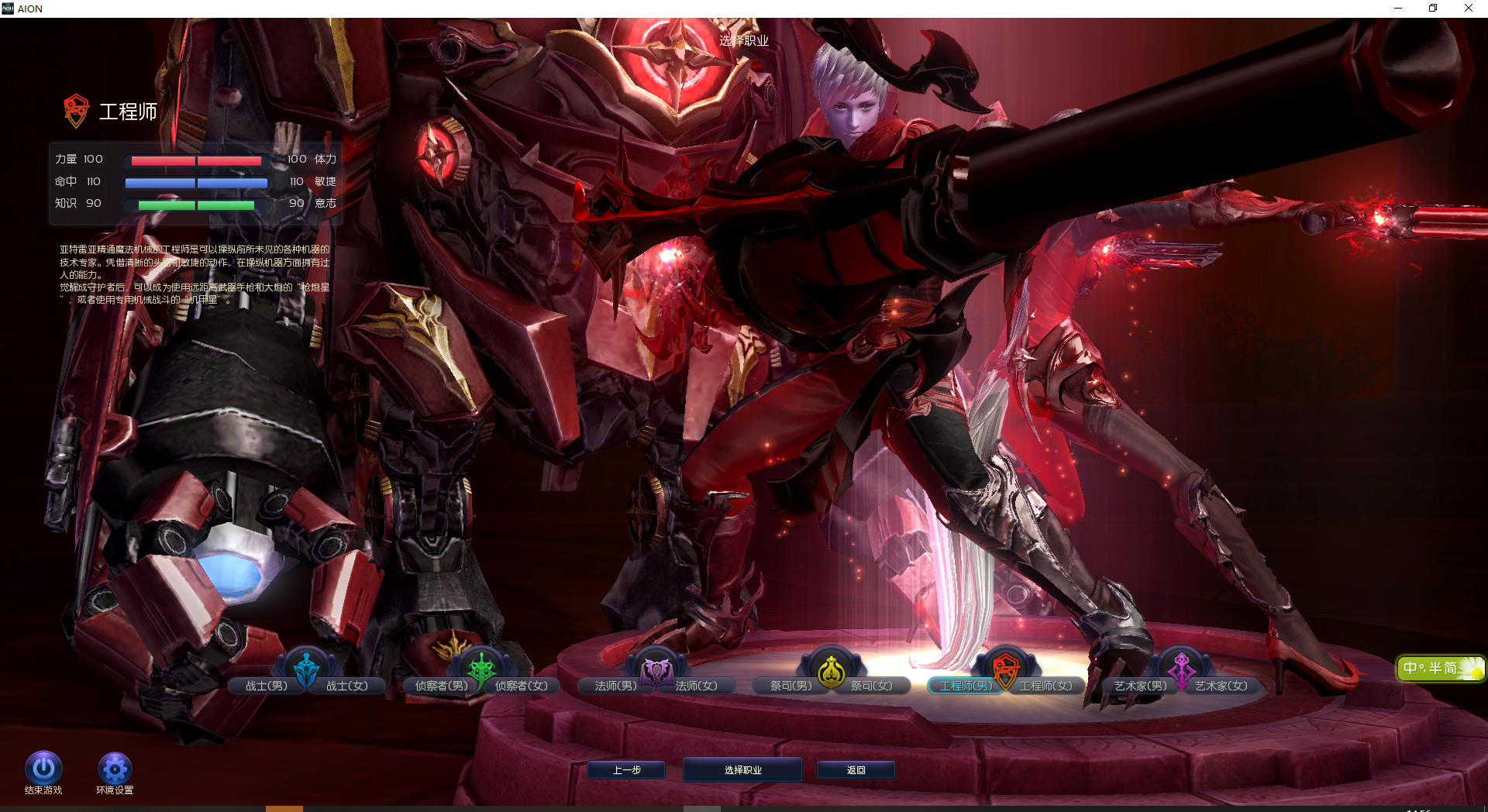This screenshot has height=812, width=1488.
Task: Minimize the AION window
Action: 1398,9
